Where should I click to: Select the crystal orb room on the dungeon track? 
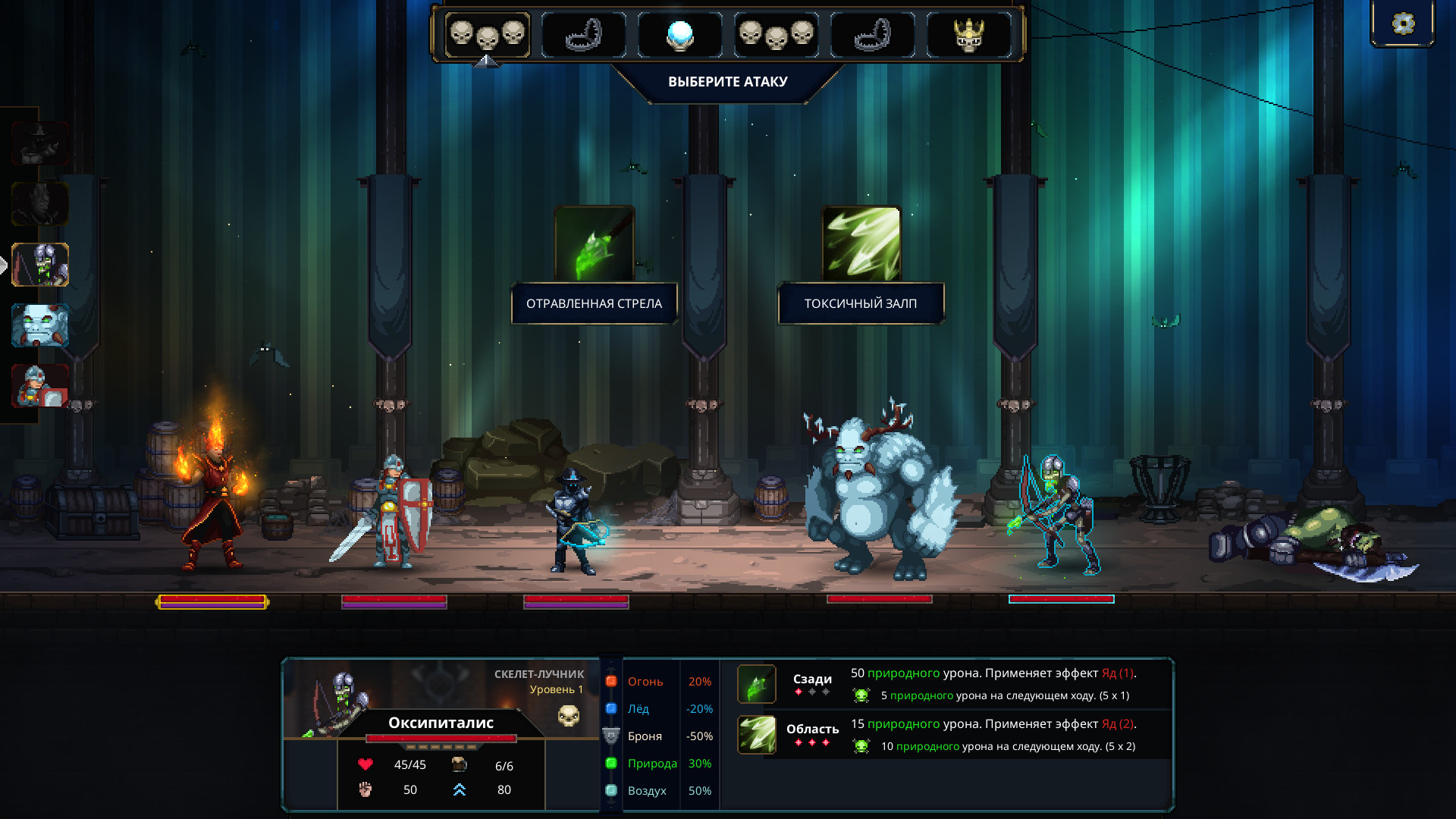pos(679,35)
